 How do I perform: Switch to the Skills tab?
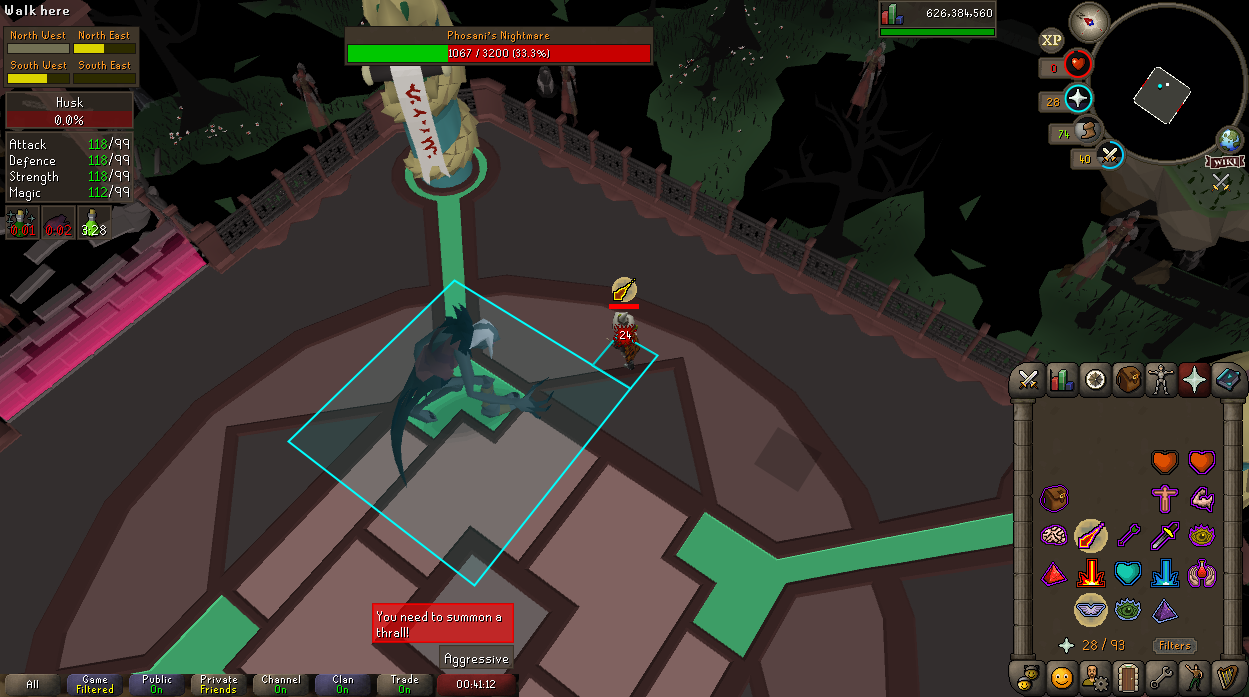tap(1061, 380)
